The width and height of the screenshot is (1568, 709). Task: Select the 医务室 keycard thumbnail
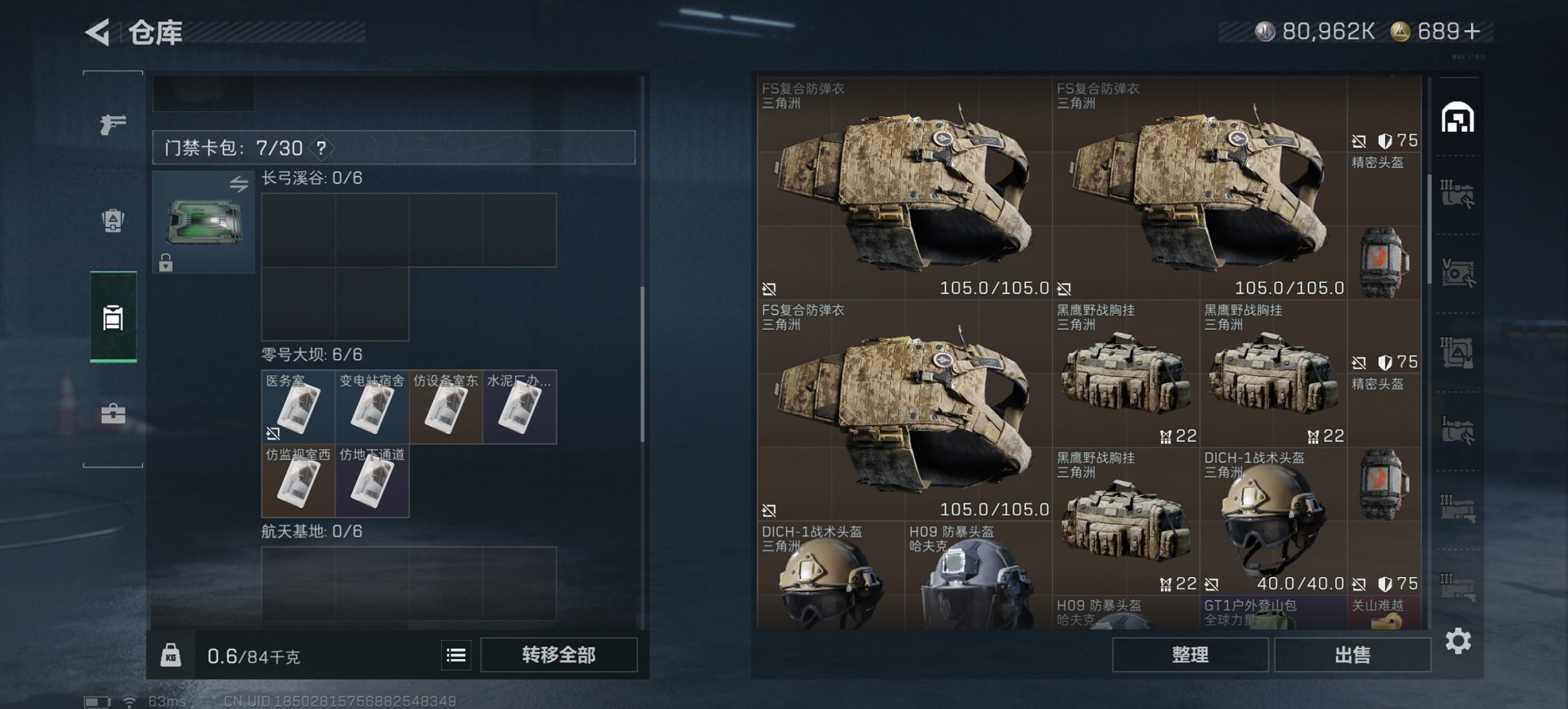click(x=299, y=407)
